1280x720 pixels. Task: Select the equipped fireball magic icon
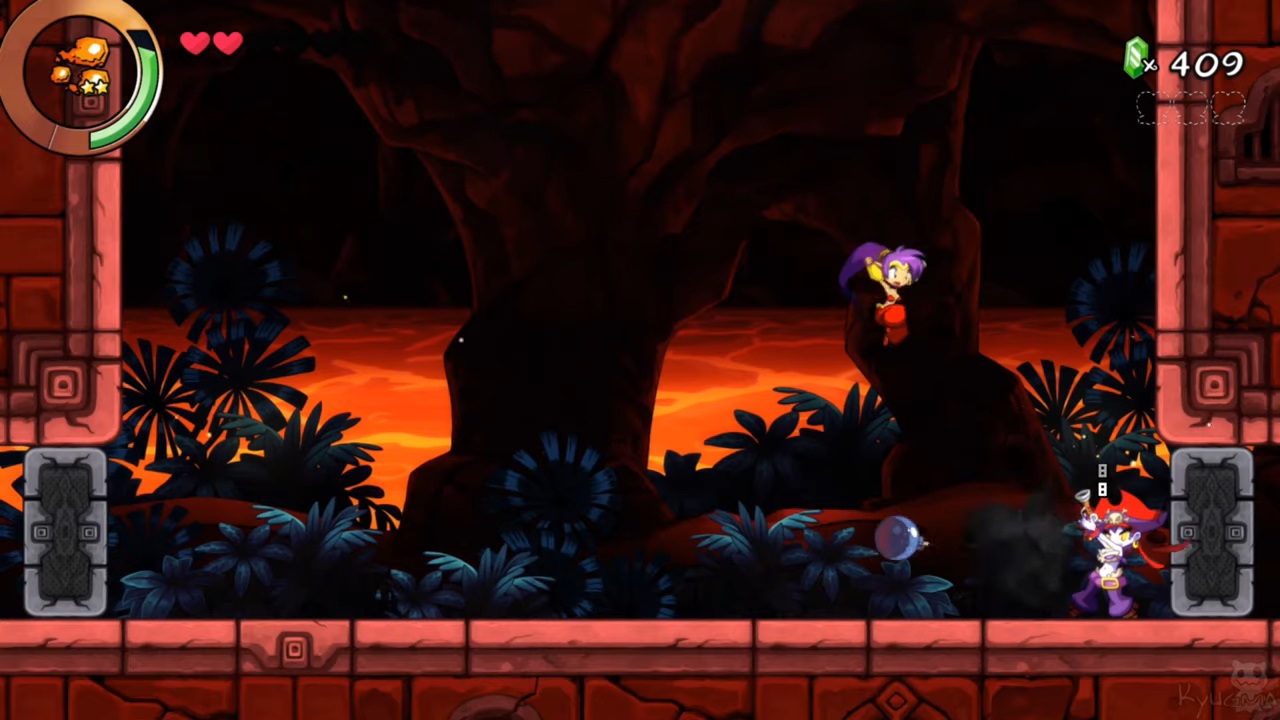pos(80,66)
